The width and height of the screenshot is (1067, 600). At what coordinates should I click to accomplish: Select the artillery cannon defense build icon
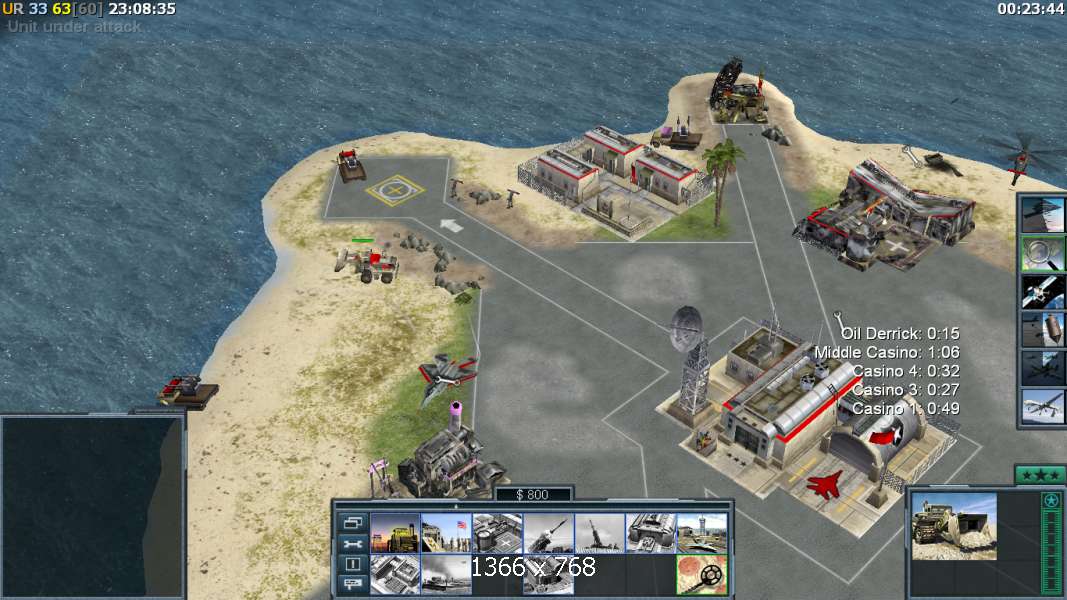[x=599, y=533]
